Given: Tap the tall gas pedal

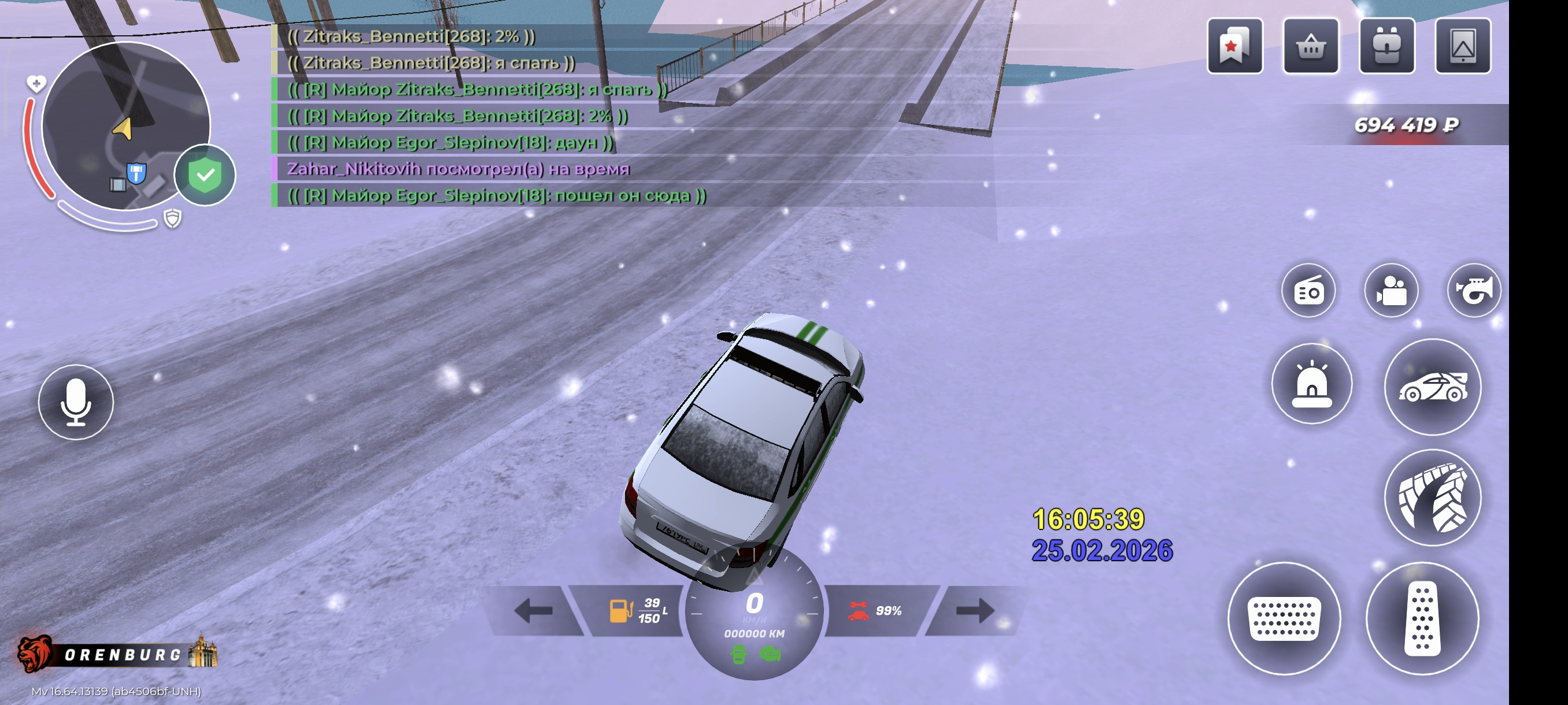Looking at the screenshot, I should point(1422,618).
